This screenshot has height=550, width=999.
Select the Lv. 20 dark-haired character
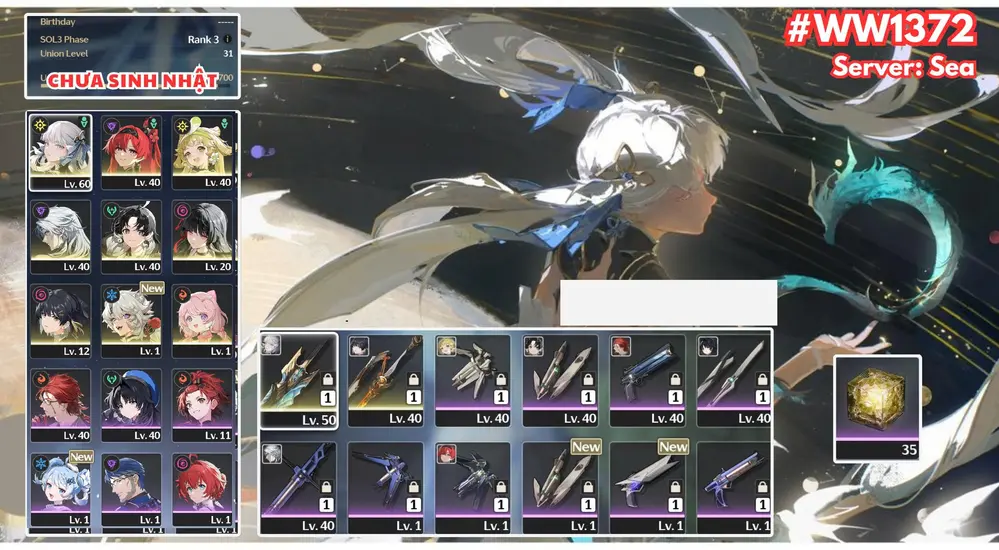205,236
